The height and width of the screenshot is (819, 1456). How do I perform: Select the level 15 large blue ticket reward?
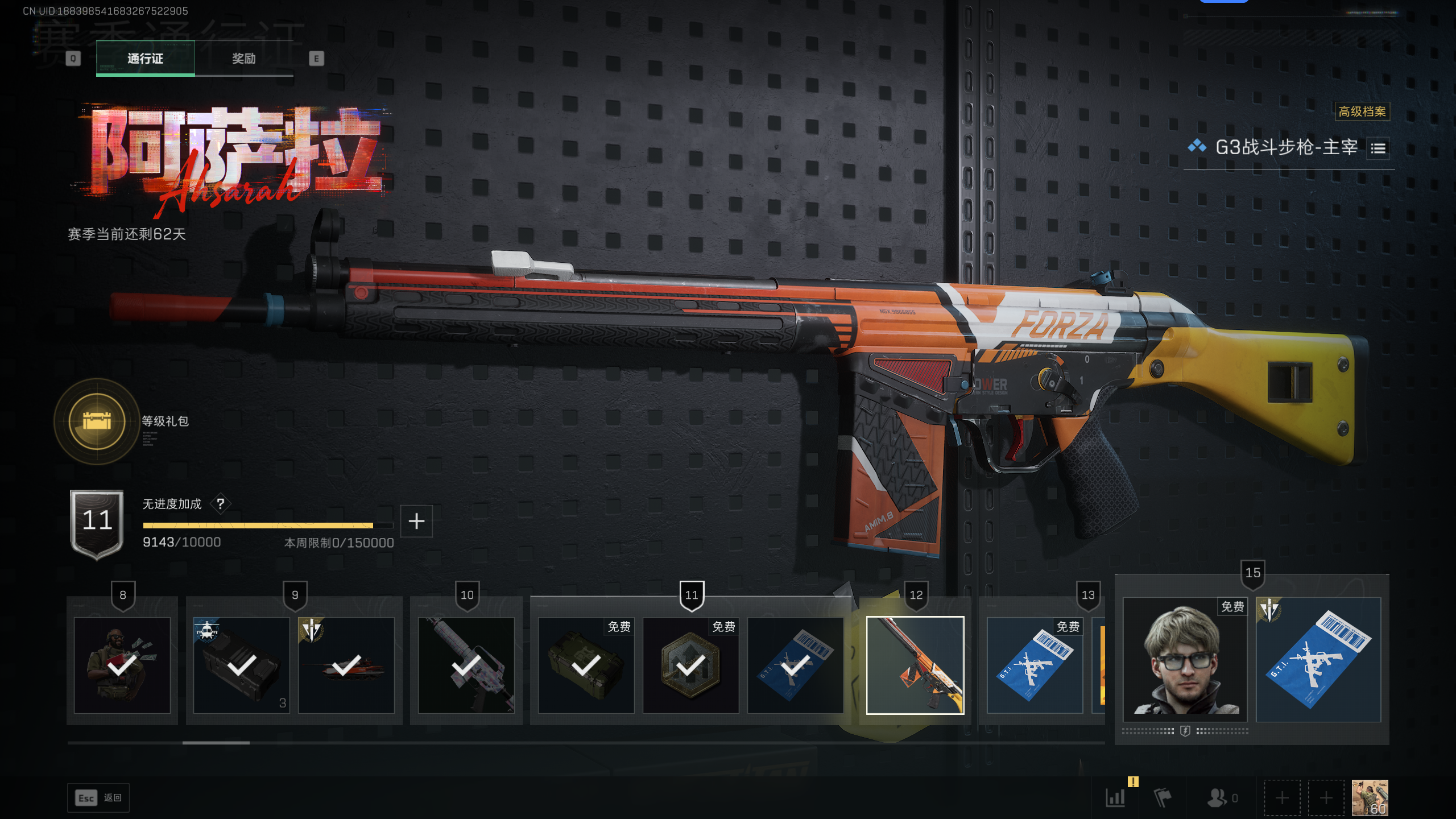click(x=1318, y=660)
